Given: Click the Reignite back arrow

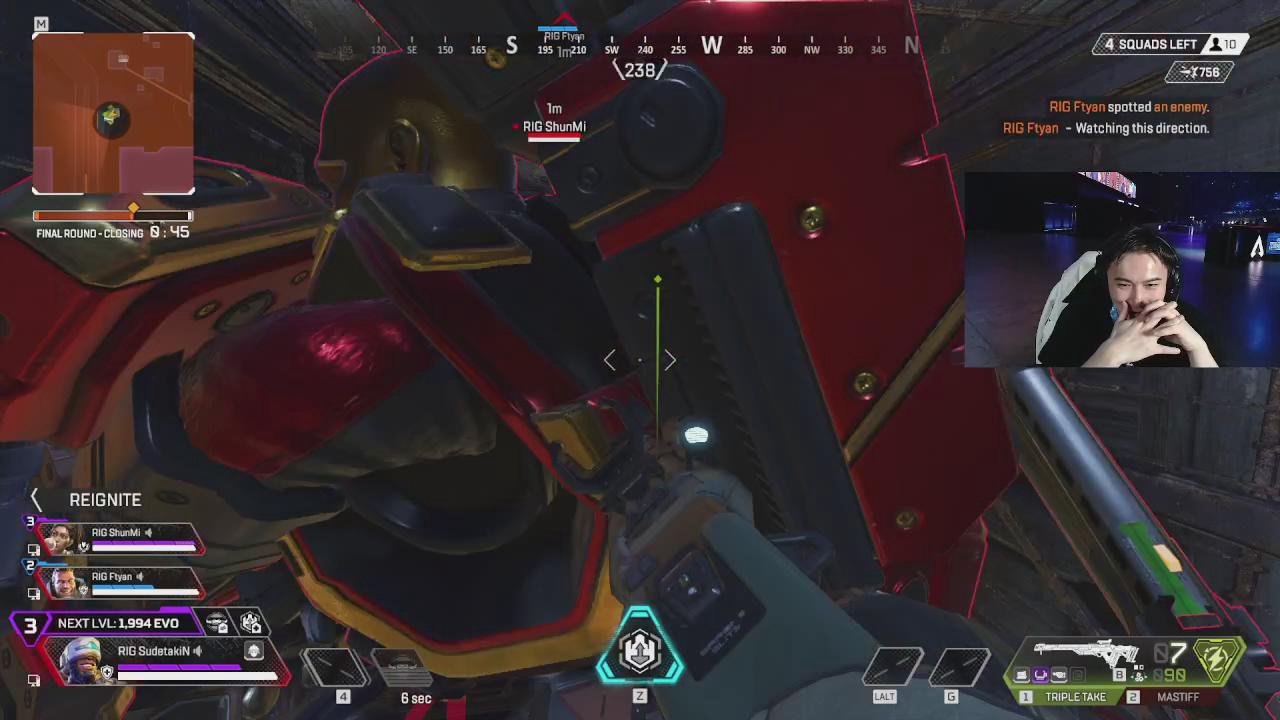Looking at the screenshot, I should coord(36,499).
